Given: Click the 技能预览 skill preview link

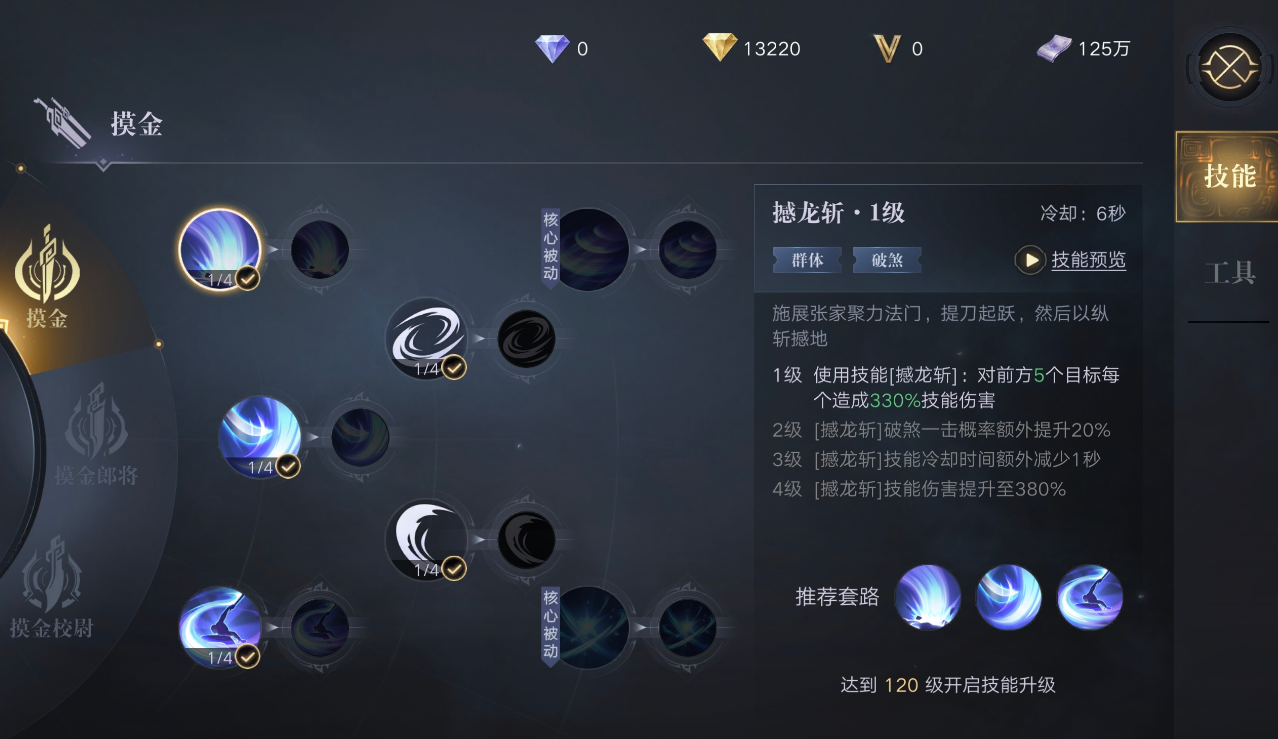Looking at the screenshot, I should [1088, 260].
